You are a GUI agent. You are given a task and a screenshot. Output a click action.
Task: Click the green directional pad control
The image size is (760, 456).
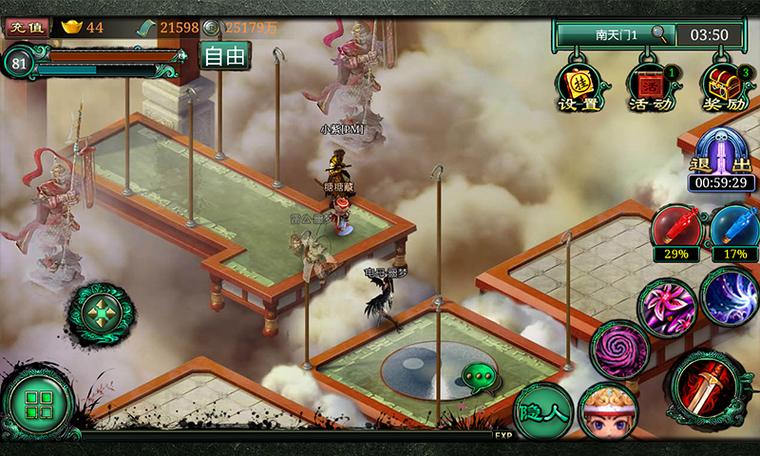tap(100, 314)
